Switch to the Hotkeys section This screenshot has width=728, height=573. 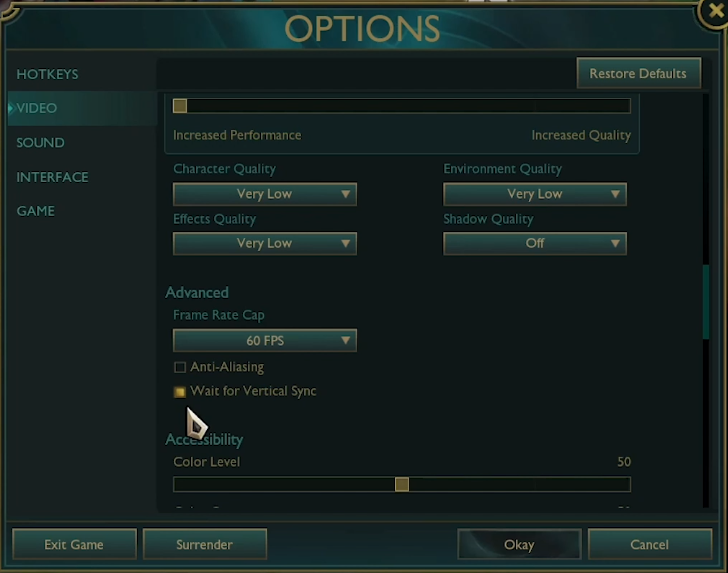(x=47, y=74)
